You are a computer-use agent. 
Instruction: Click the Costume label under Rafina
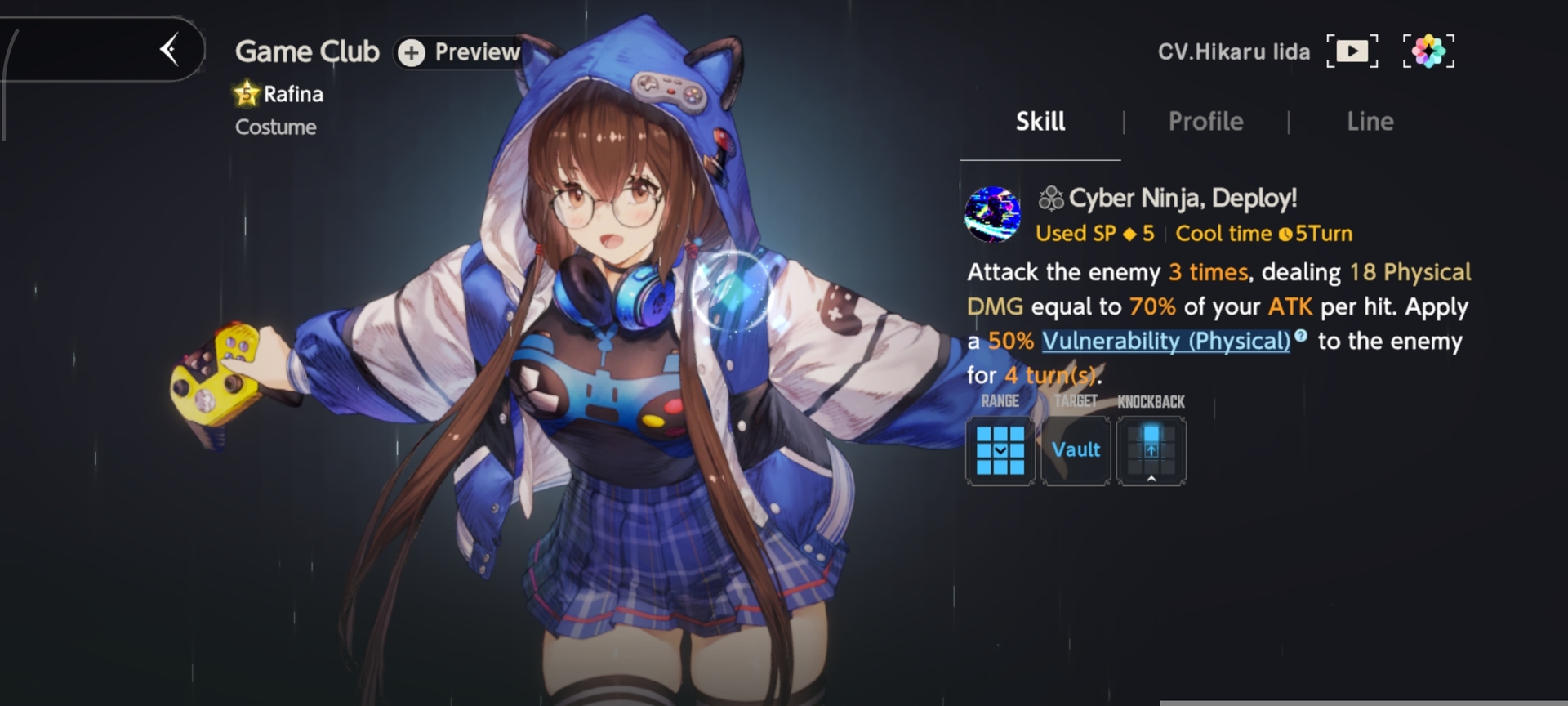click(275, 127)
